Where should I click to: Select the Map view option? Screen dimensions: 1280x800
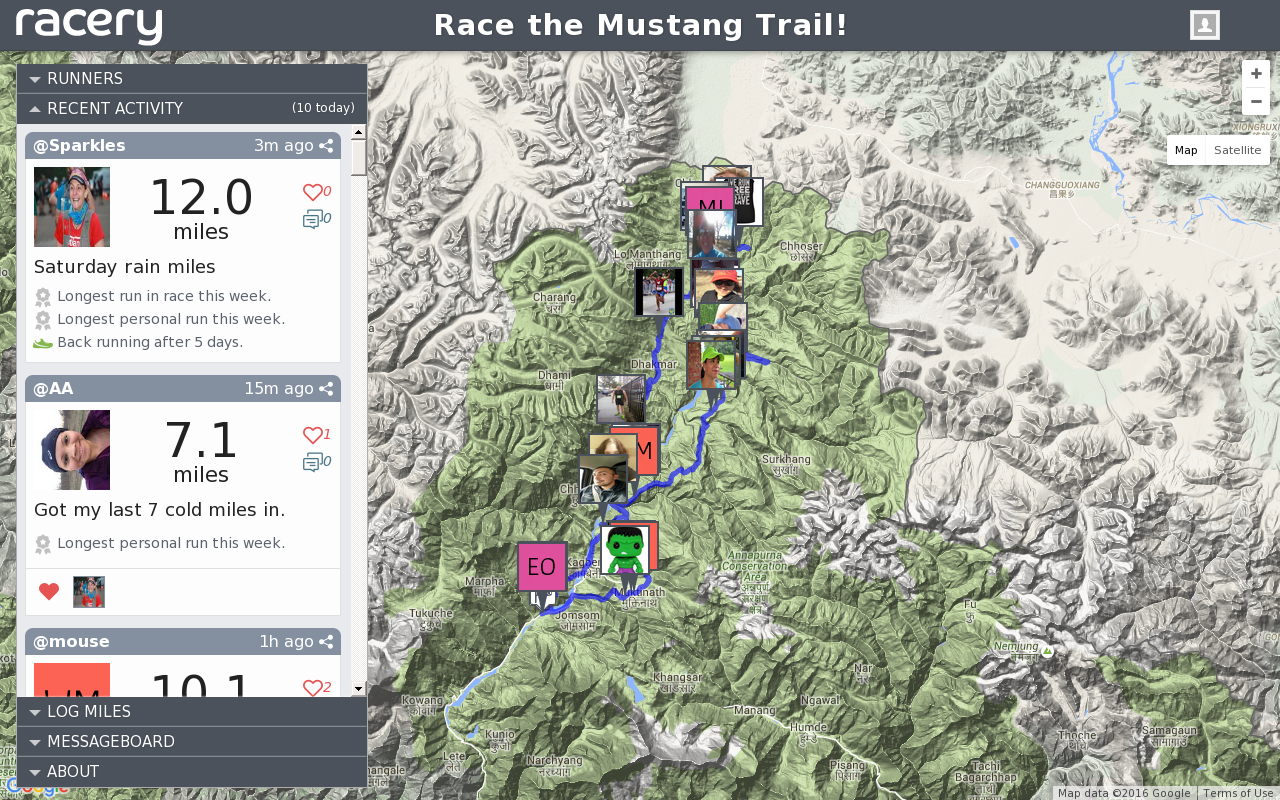pos(1186,149)
